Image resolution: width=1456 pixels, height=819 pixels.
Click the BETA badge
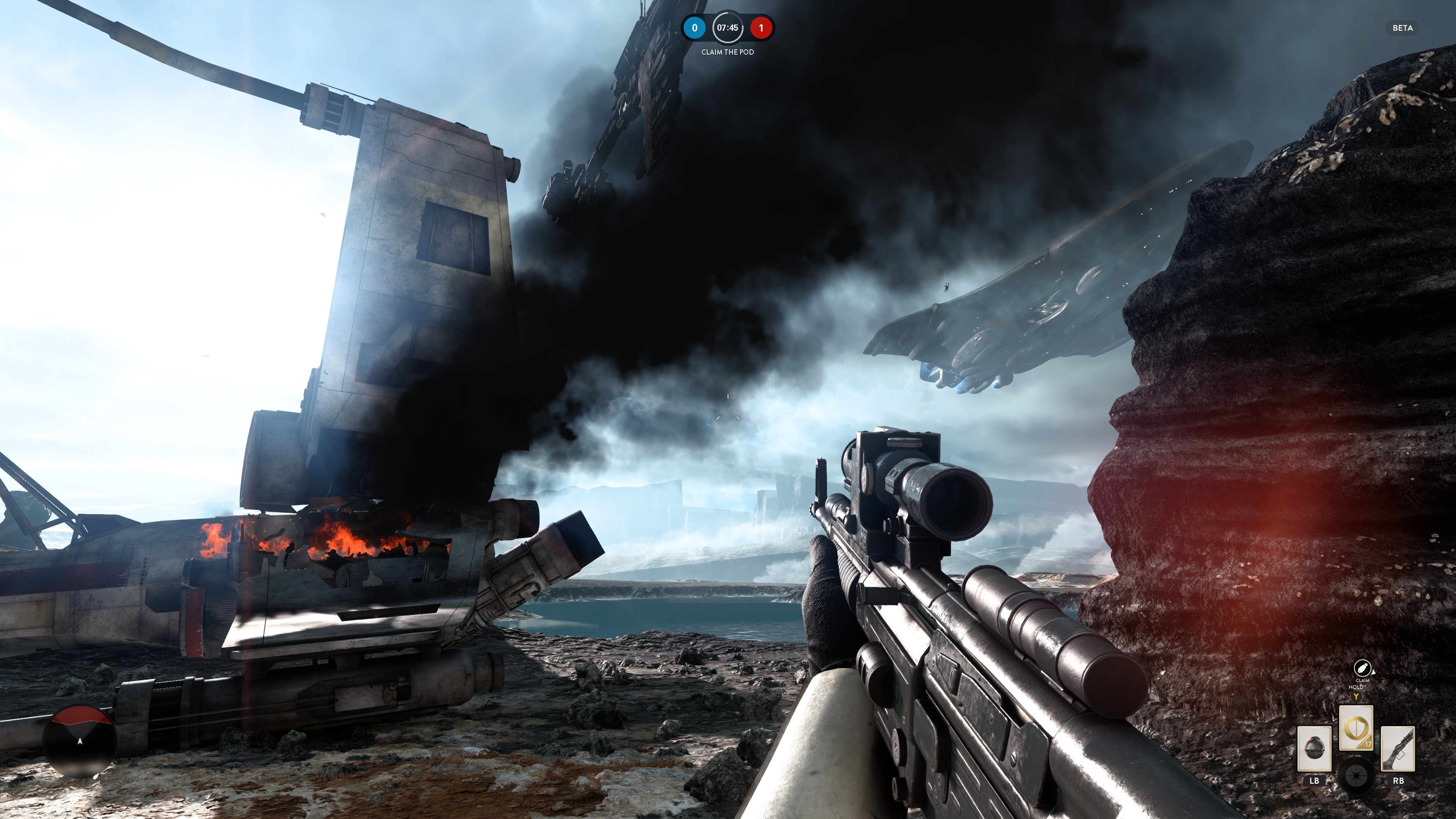(x=1402, y=28)
